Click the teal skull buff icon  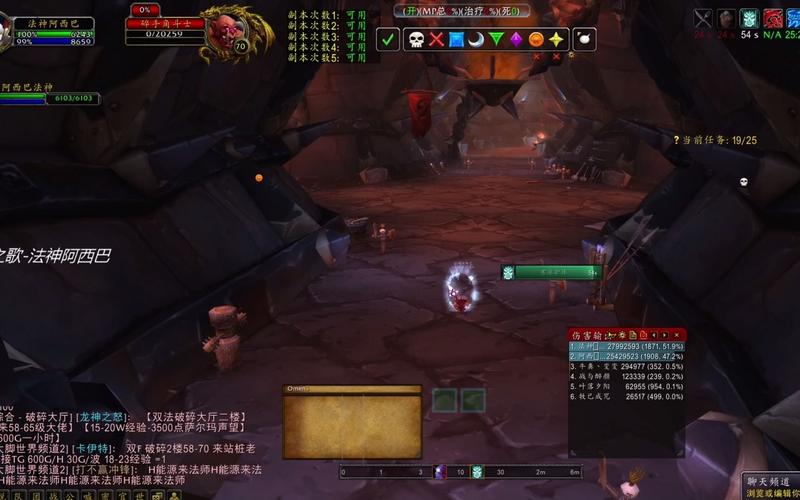748,18
